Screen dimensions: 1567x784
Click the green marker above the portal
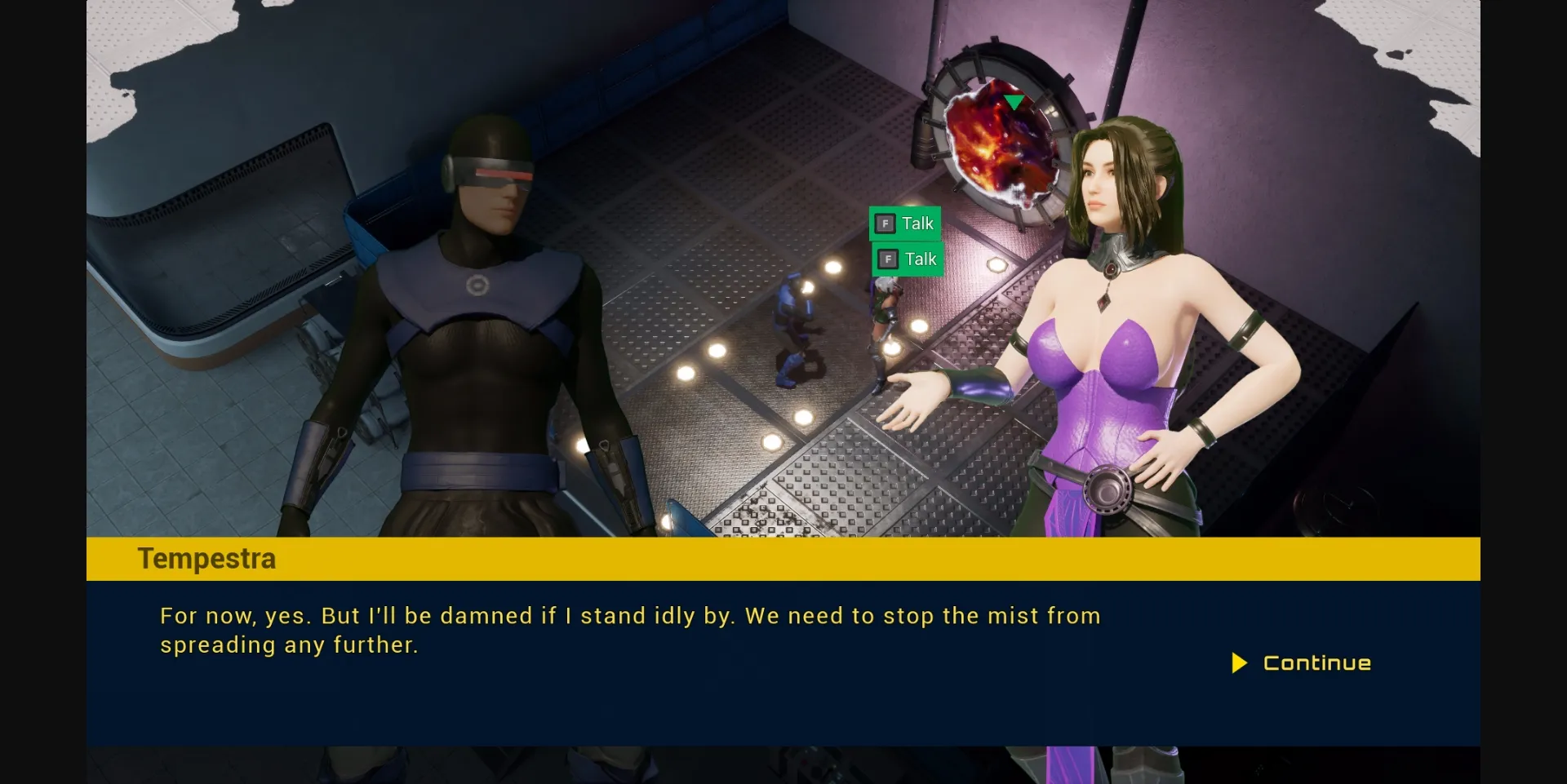[x=1014, y=100]
